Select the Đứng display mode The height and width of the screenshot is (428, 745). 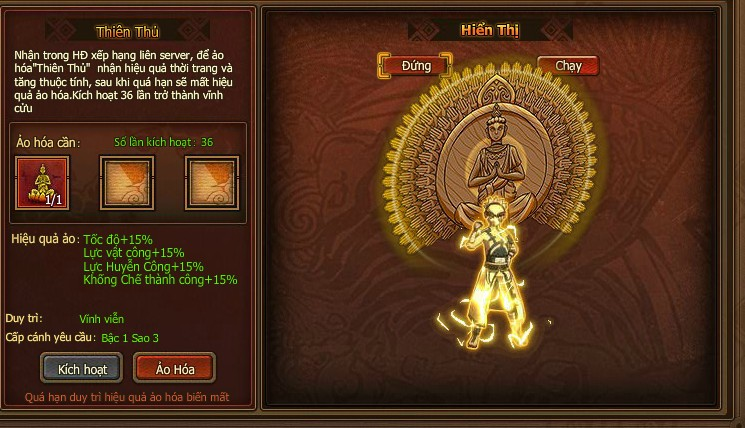(417, 66)
